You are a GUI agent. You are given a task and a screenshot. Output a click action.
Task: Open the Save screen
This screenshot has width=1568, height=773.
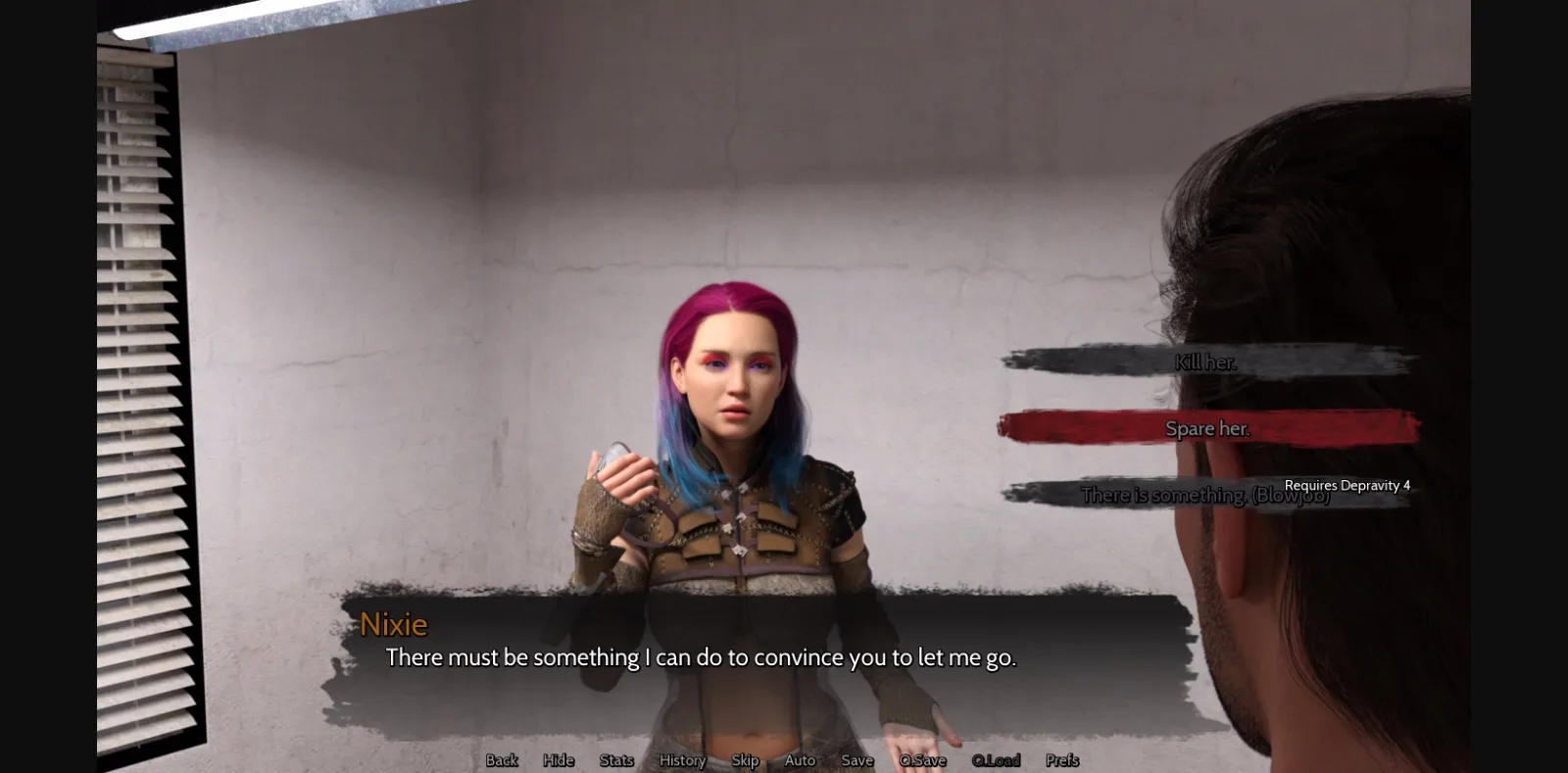click(857, 760)
